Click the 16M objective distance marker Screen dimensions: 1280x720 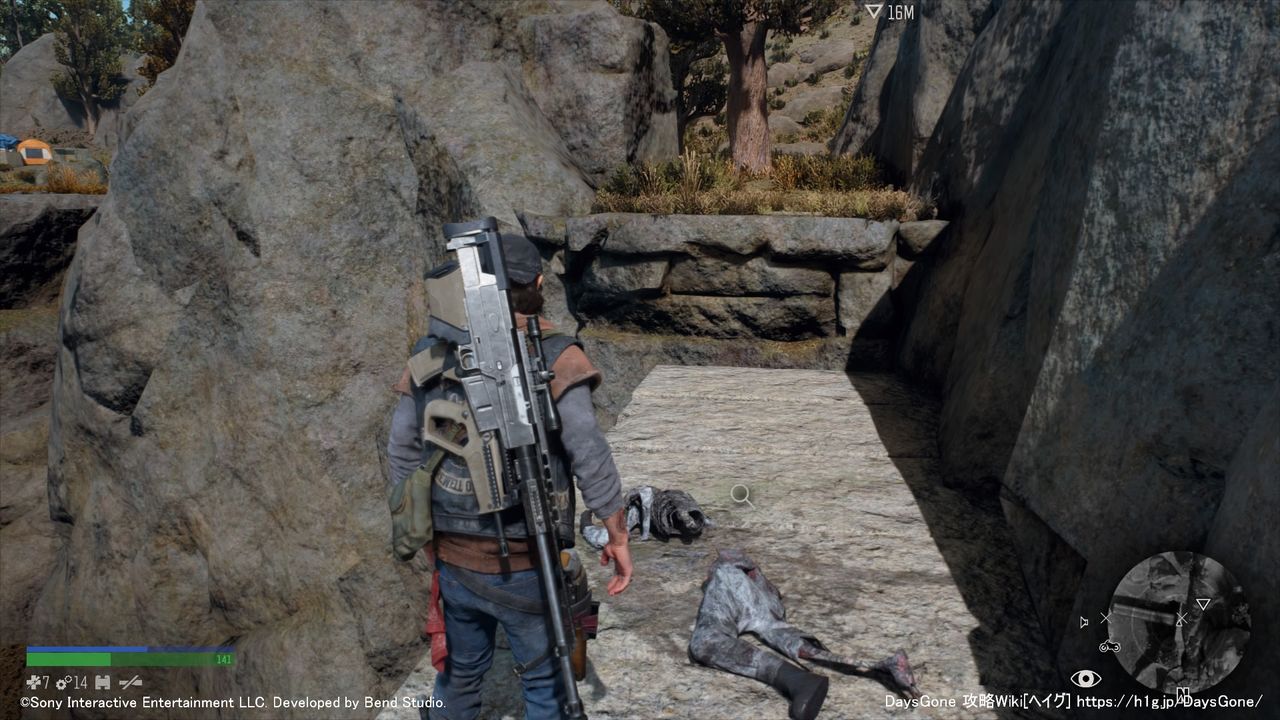click(889, 12)
